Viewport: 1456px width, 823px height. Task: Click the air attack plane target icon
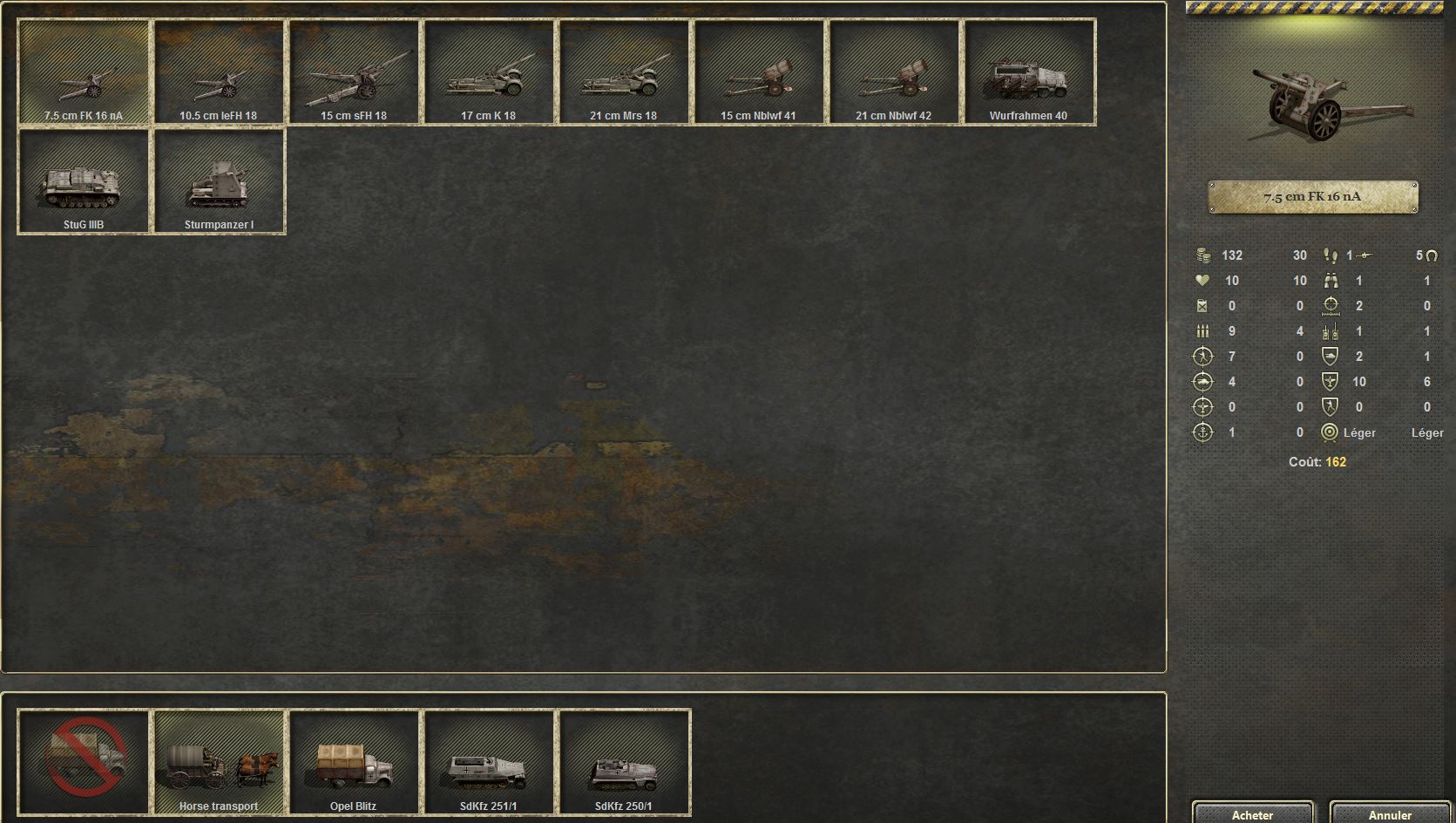point(1203,406)
